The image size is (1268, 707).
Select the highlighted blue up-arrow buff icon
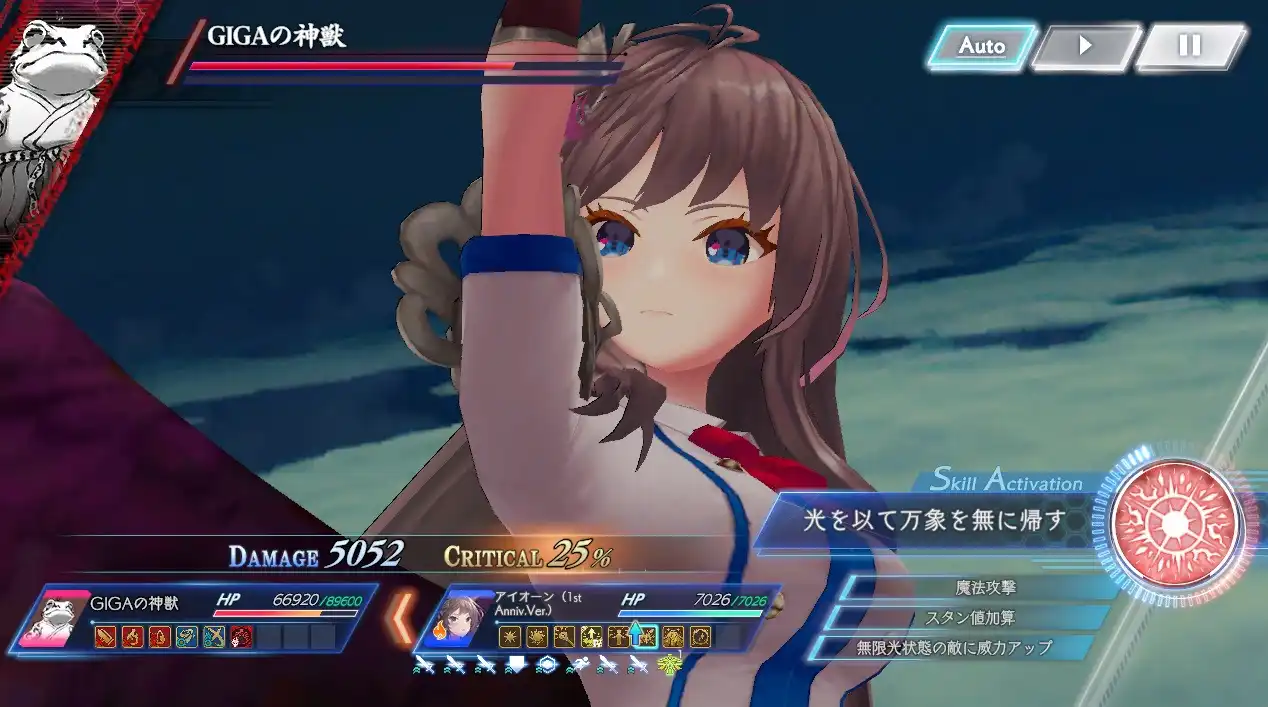click(x=636, y=635)
